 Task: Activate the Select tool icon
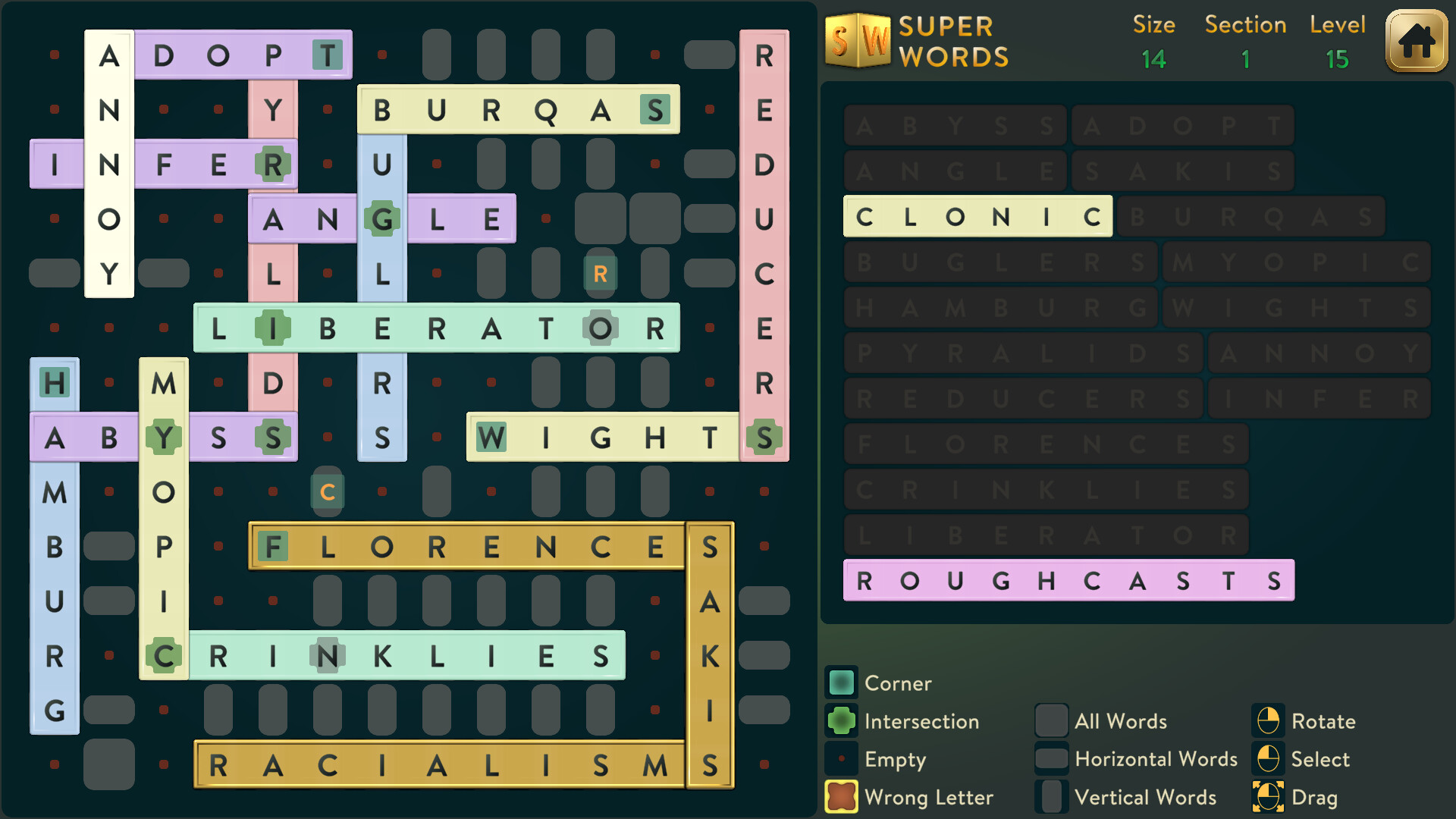pos(1268,759)
